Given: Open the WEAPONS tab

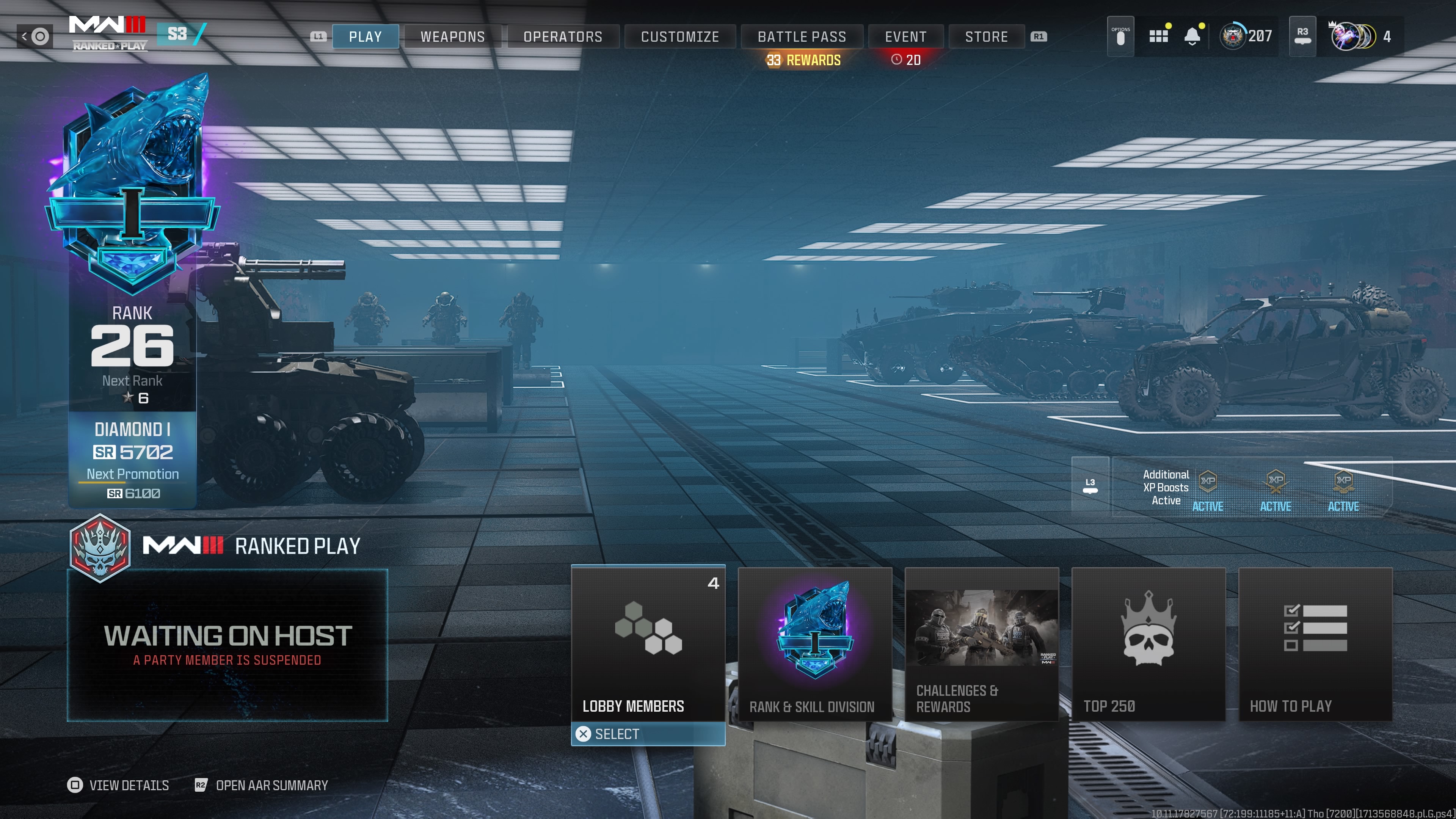Looking at the screenshot, I should coord(453,37).
